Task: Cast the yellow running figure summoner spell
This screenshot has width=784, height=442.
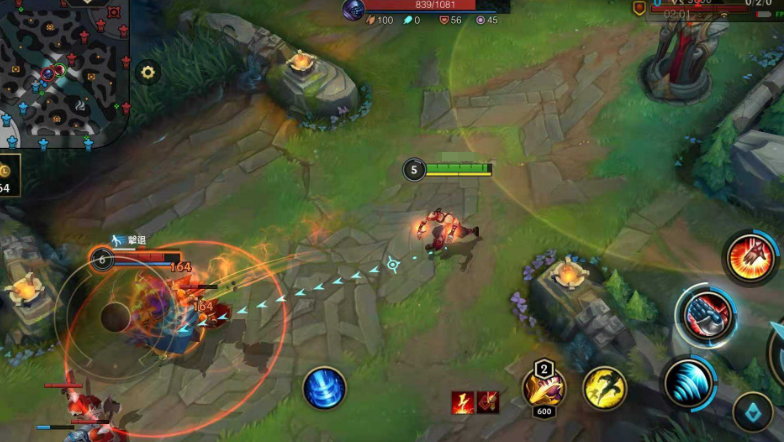Action: (x=604, y=387)
